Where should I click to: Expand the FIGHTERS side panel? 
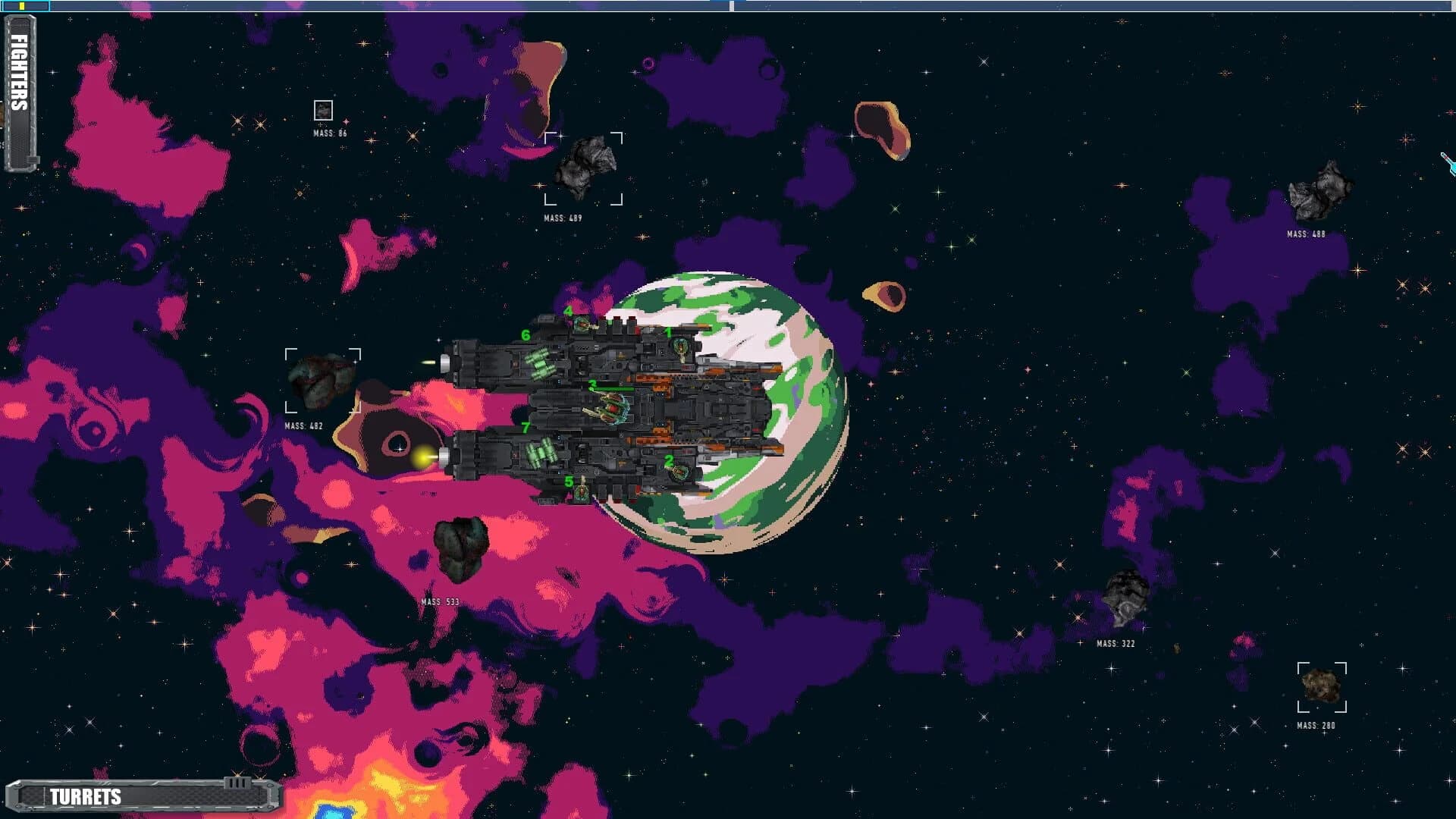pyautogui.click(x=19, y=76)
